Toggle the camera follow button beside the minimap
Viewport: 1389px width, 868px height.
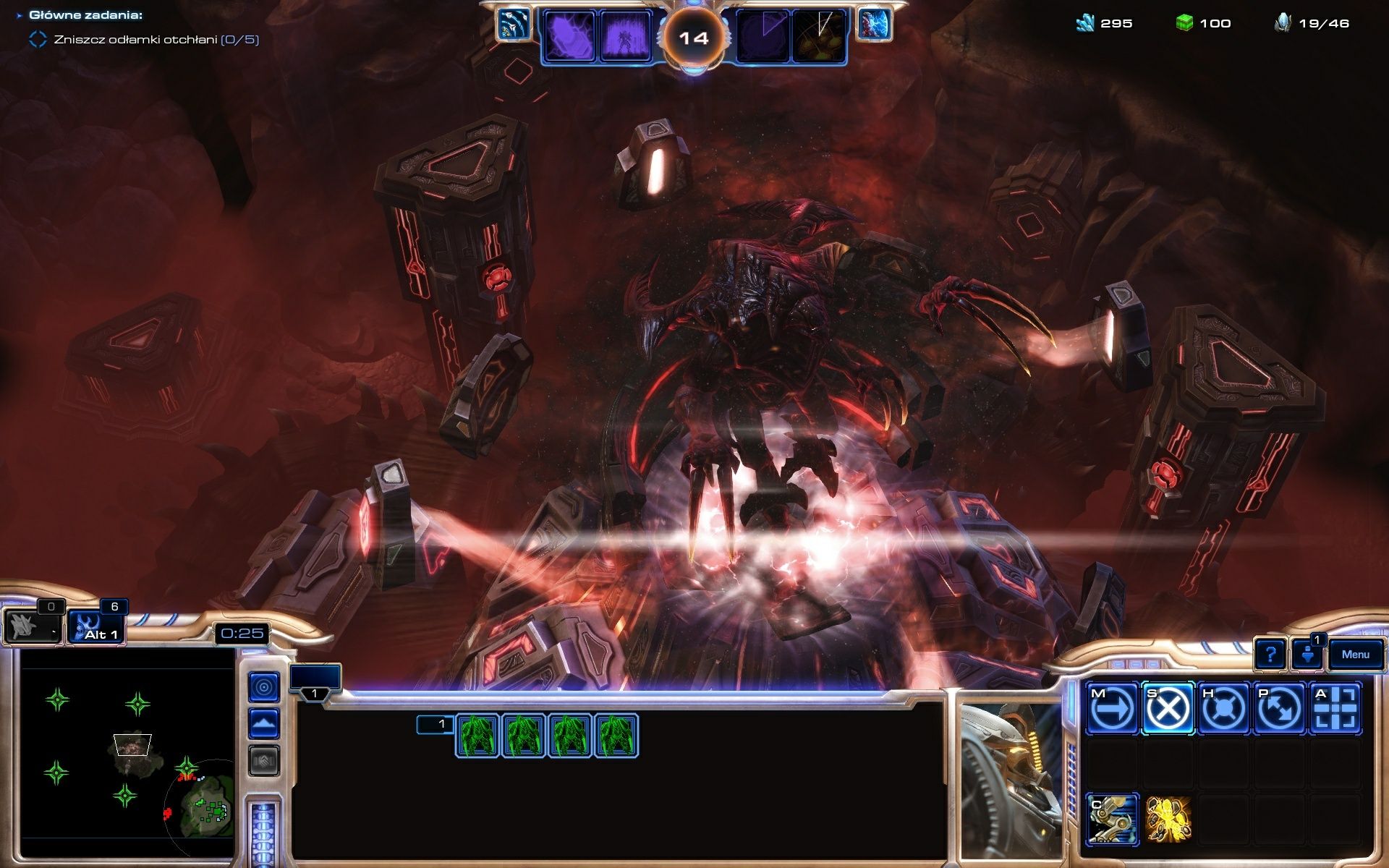click(x=266, y=688)
